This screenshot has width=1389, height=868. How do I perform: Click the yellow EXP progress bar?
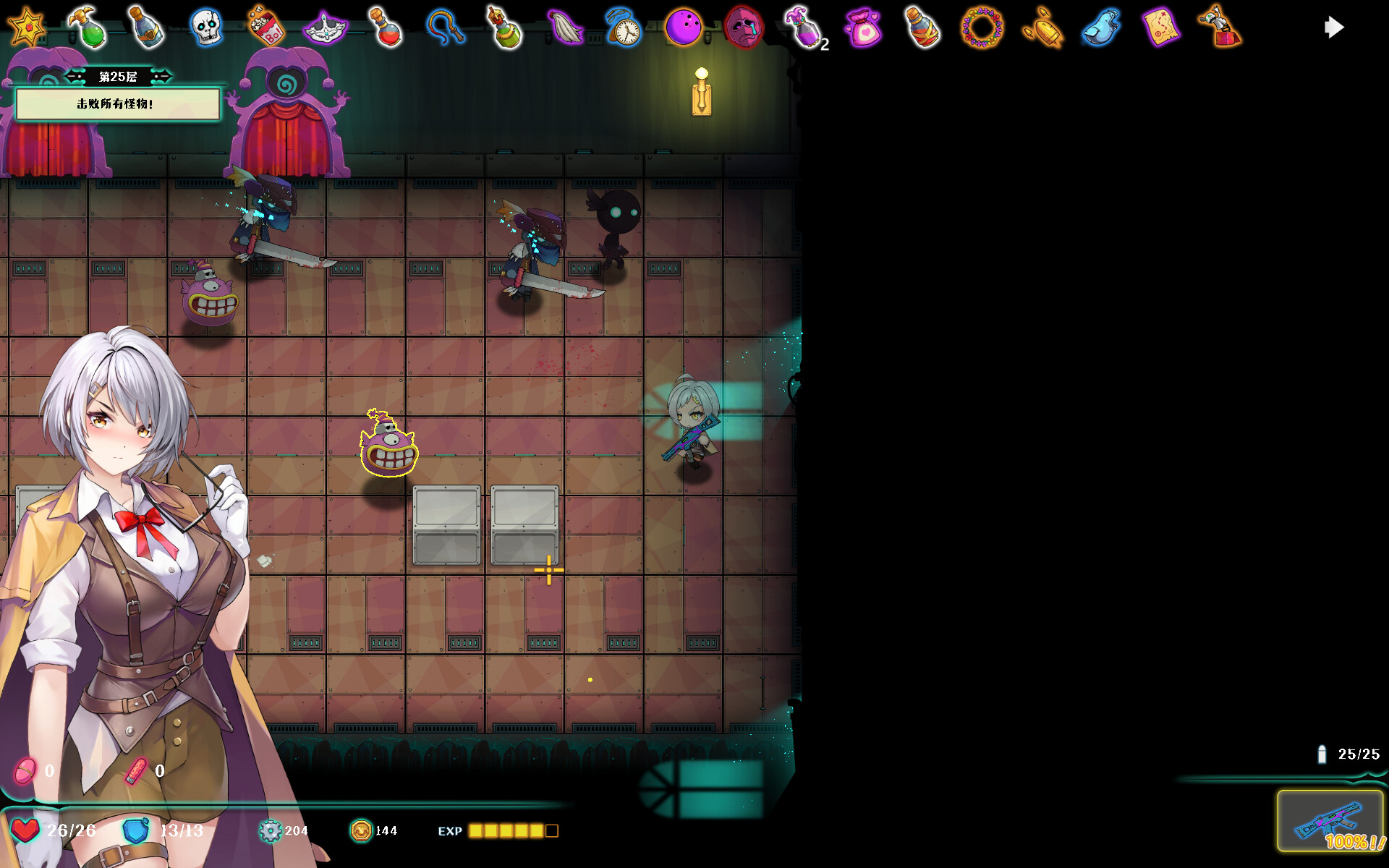(510, 831)
